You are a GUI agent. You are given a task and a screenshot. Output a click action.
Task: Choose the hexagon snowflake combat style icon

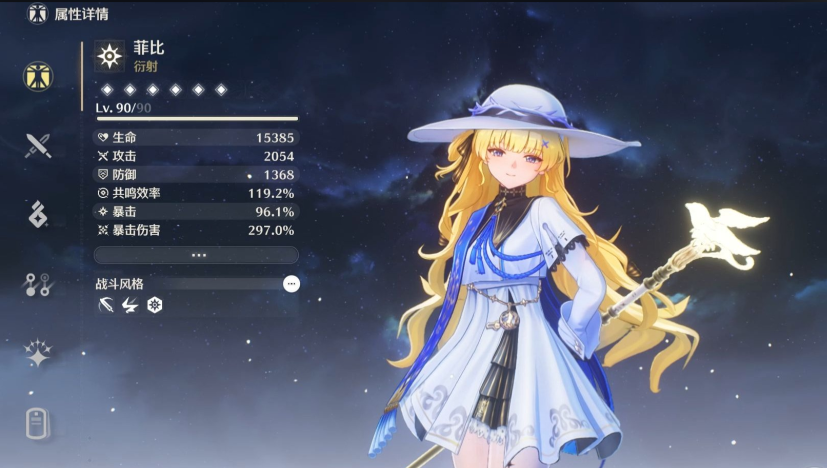point(155,305)
